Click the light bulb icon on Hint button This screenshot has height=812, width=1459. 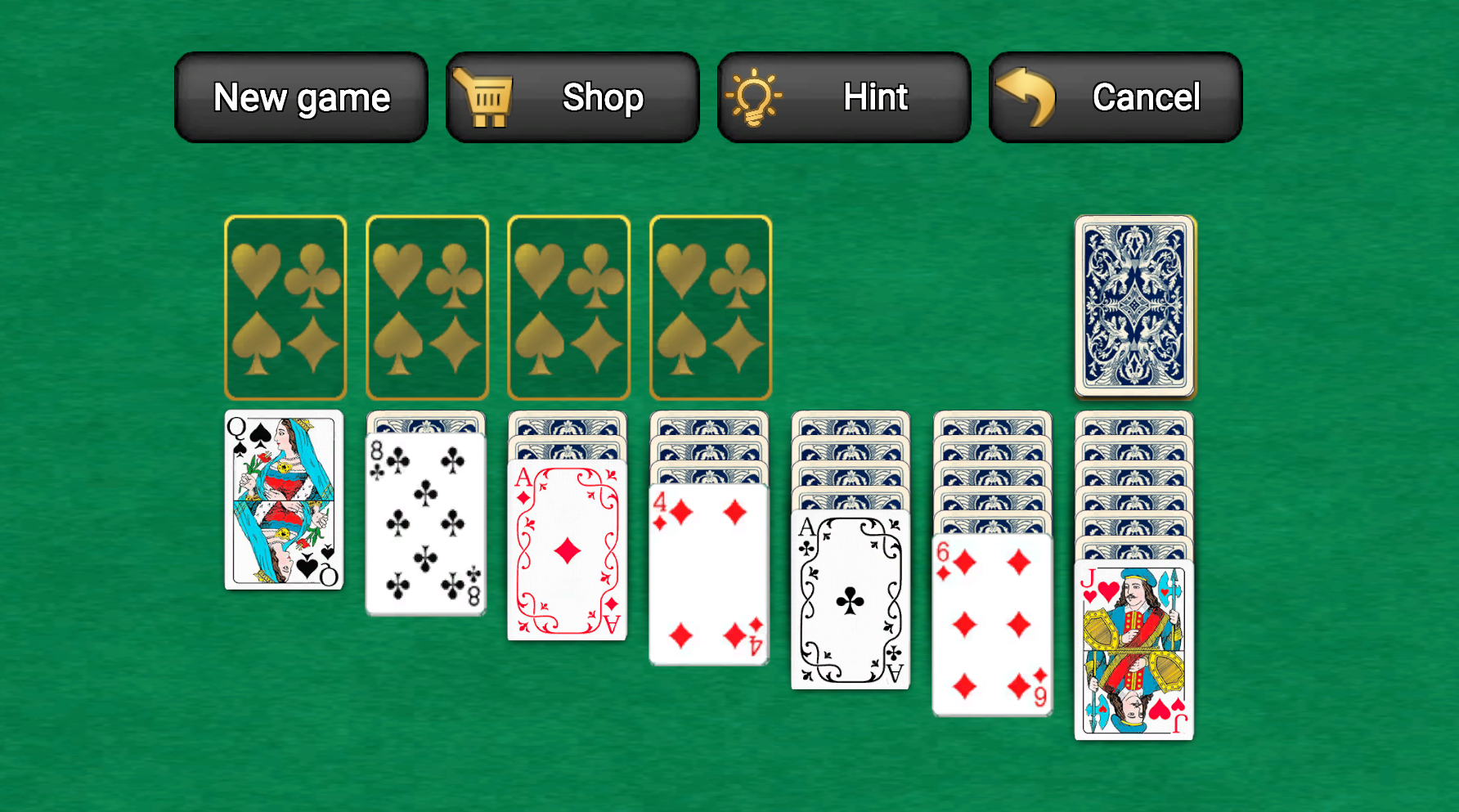(756, 96)
